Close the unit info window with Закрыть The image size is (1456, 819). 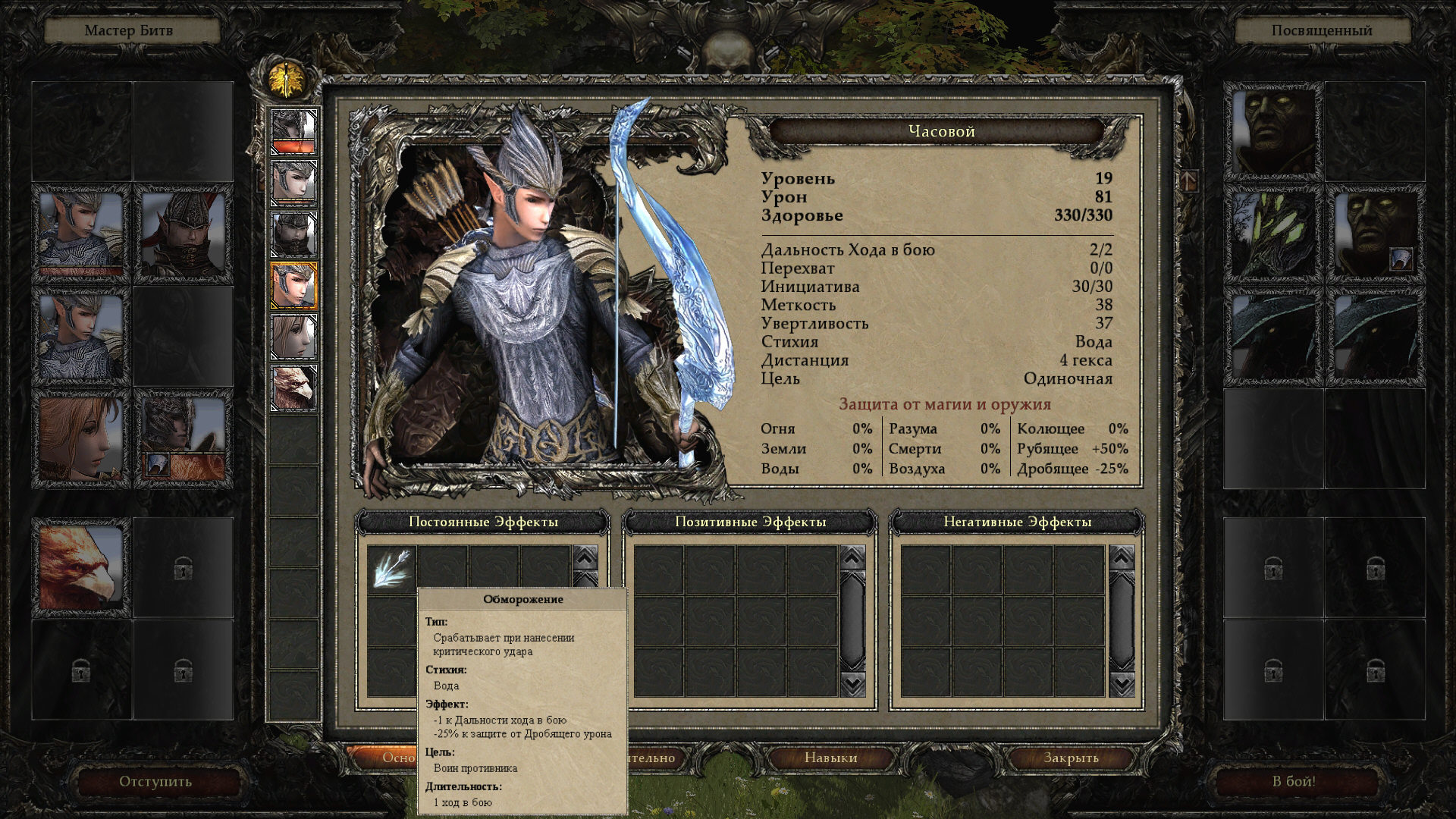coord(1071,758)
